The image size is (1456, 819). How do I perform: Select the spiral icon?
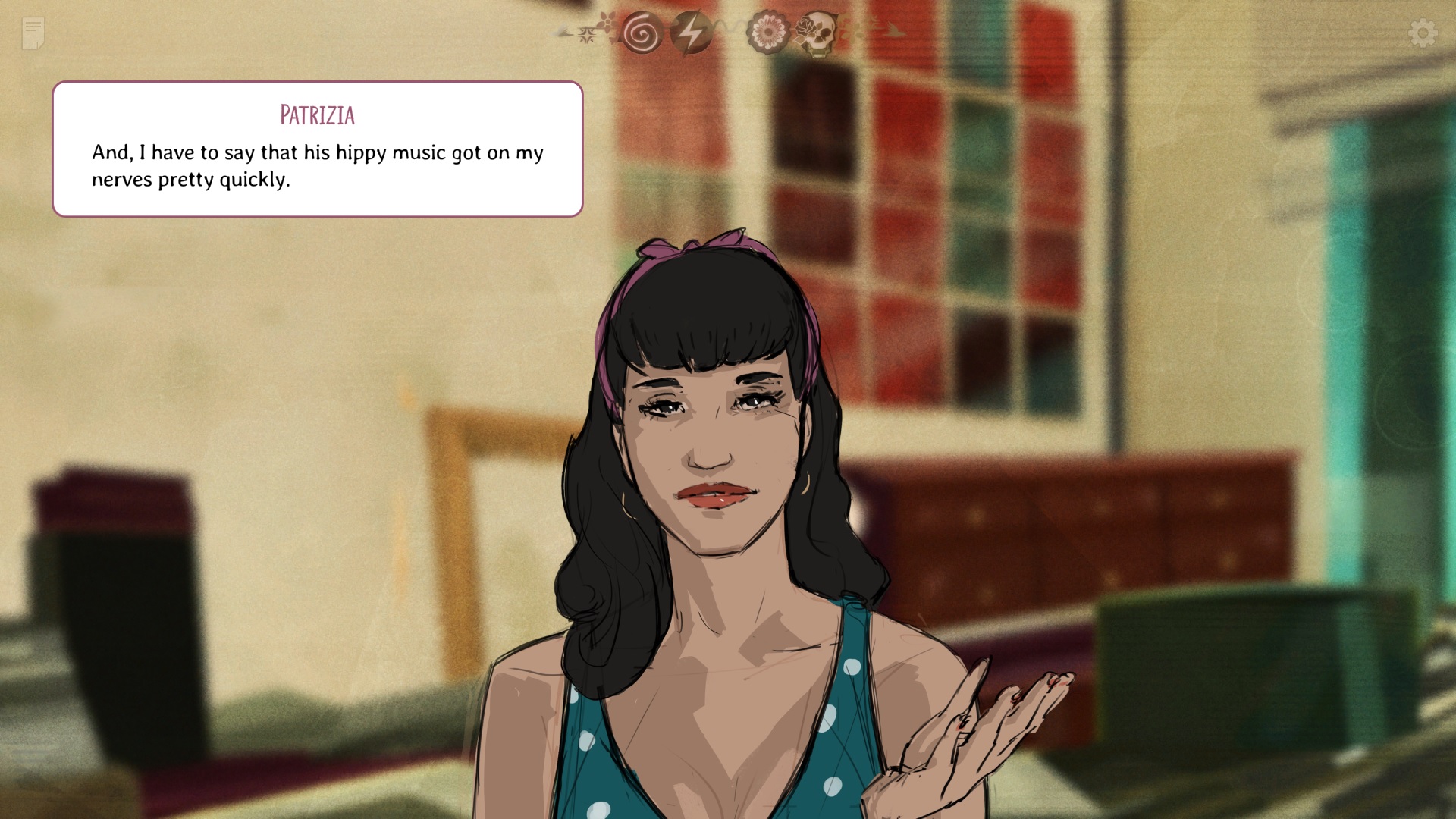[642, 33]
